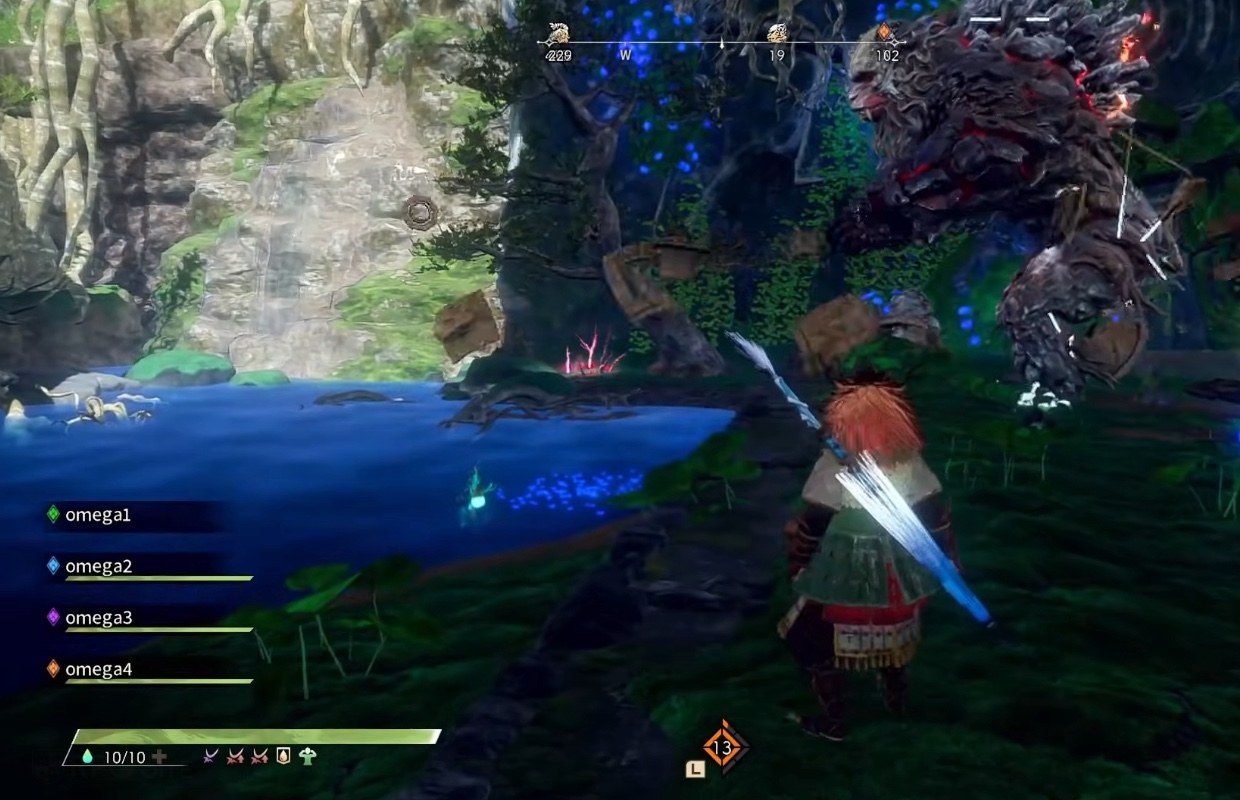Click the purple slash status buff icon
Image resolution: width=1240 pixels, height=800 pixels.
pyautogui.click(x=211, y=757)
